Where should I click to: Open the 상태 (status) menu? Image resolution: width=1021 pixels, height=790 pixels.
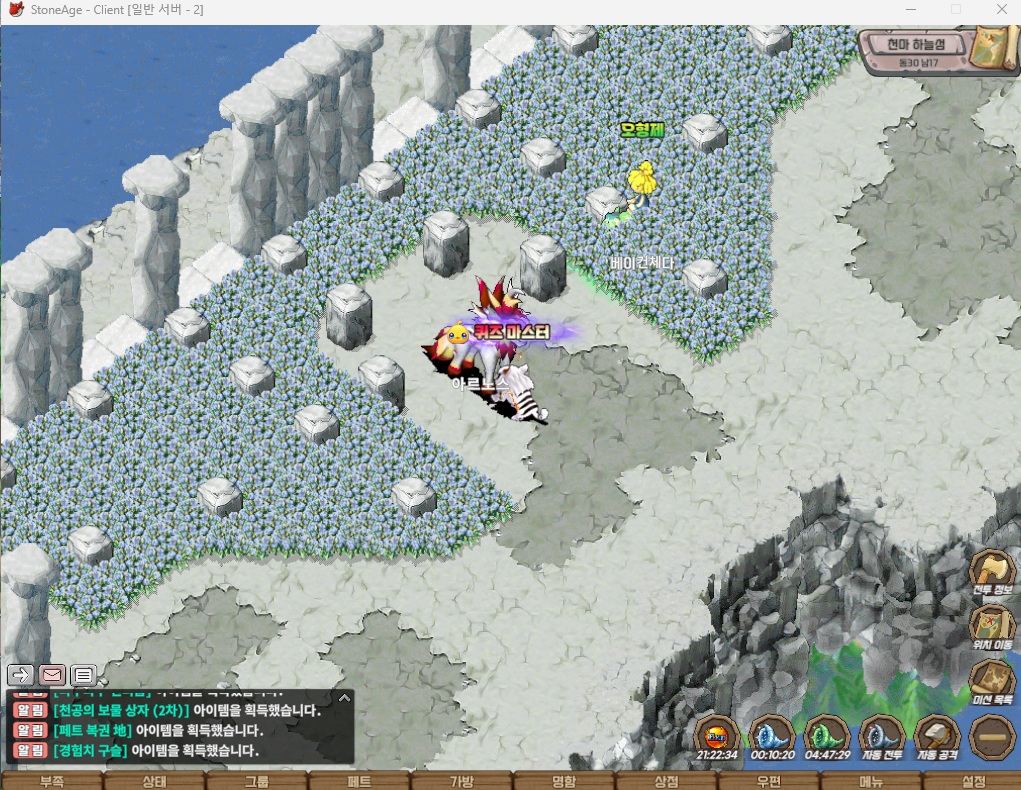[x=154, y=780]
